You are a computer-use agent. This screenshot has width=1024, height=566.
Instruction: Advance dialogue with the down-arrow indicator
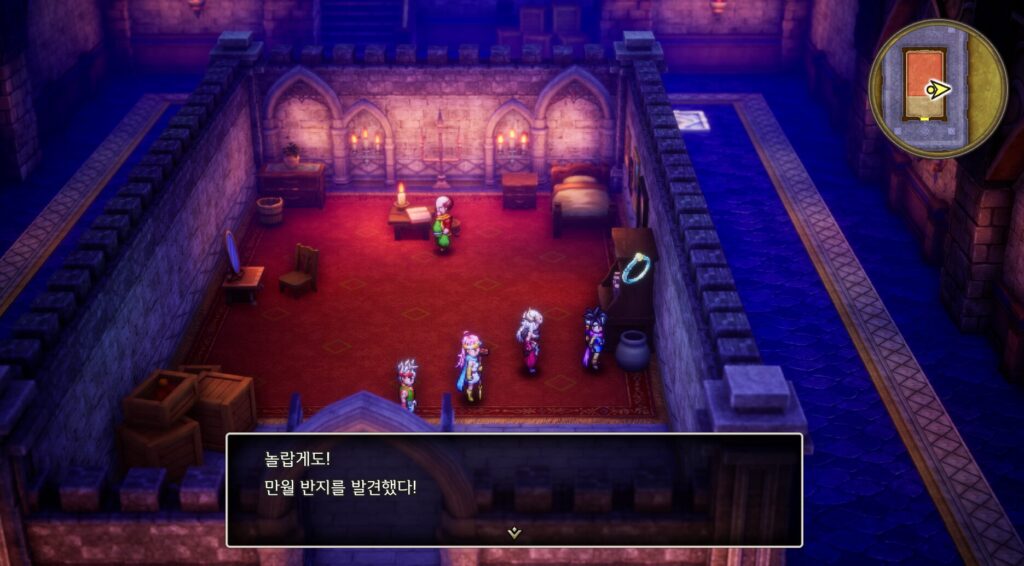[514, 533]
